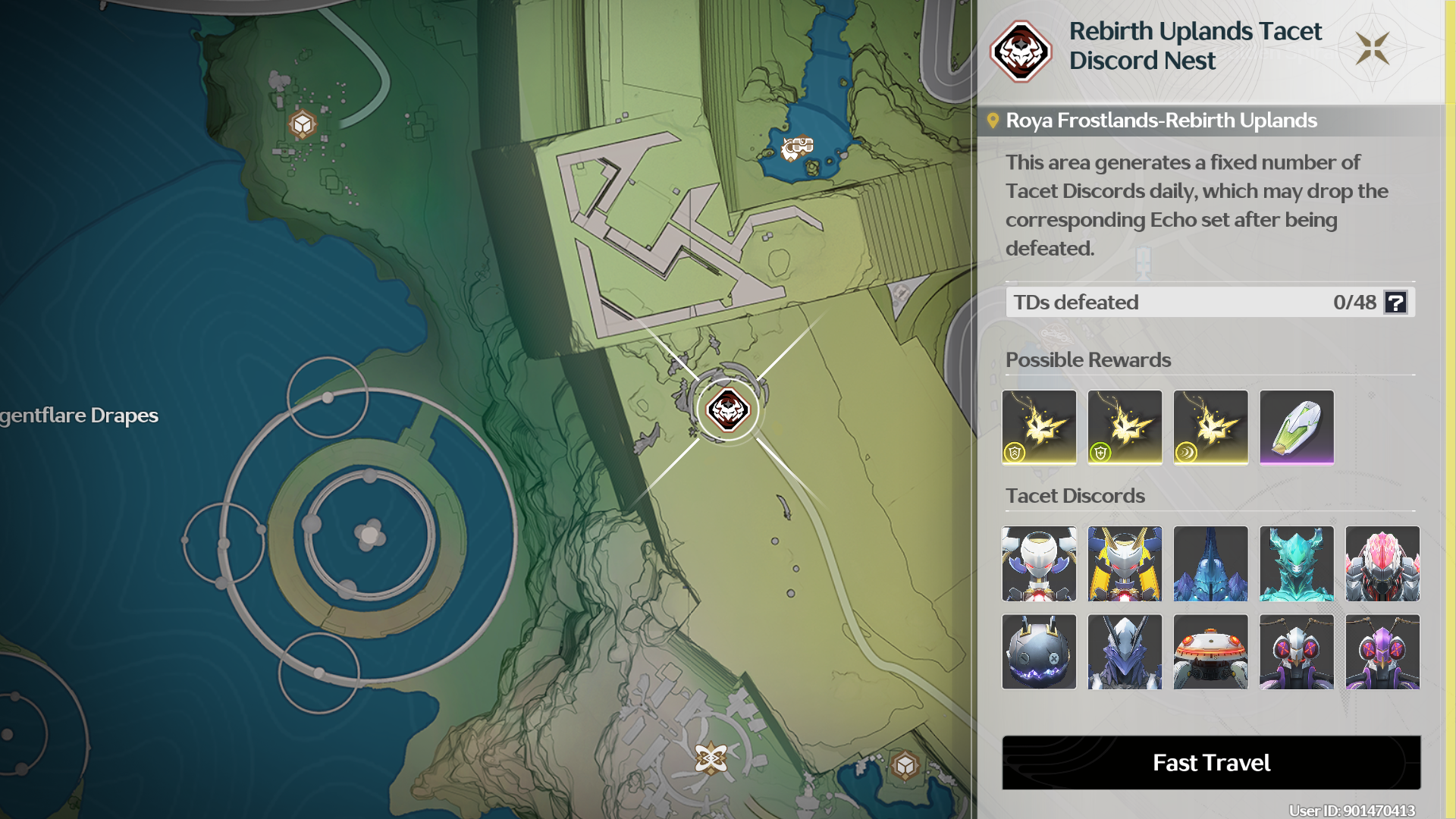This screenshot has height=819, width=1456.
Task: Select the cube marker in the northwest ruins
Action: (303, 124)
